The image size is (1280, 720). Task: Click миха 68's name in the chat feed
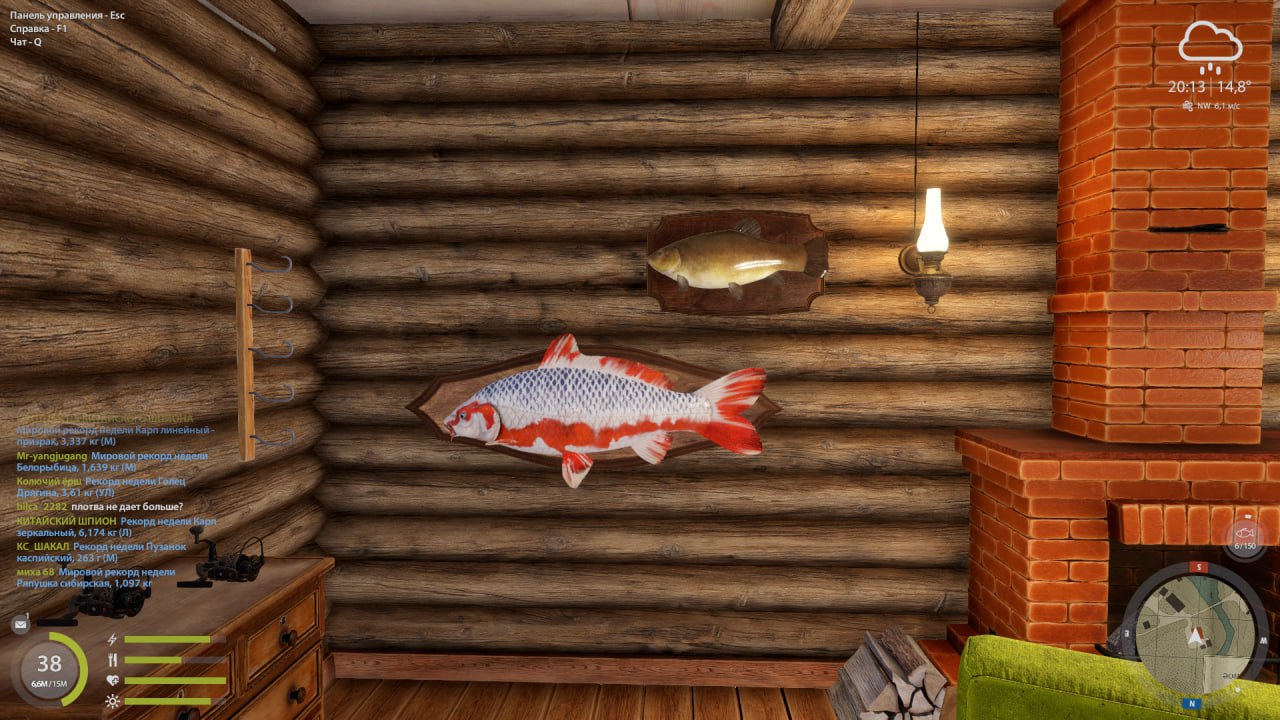tap(35, 572)
